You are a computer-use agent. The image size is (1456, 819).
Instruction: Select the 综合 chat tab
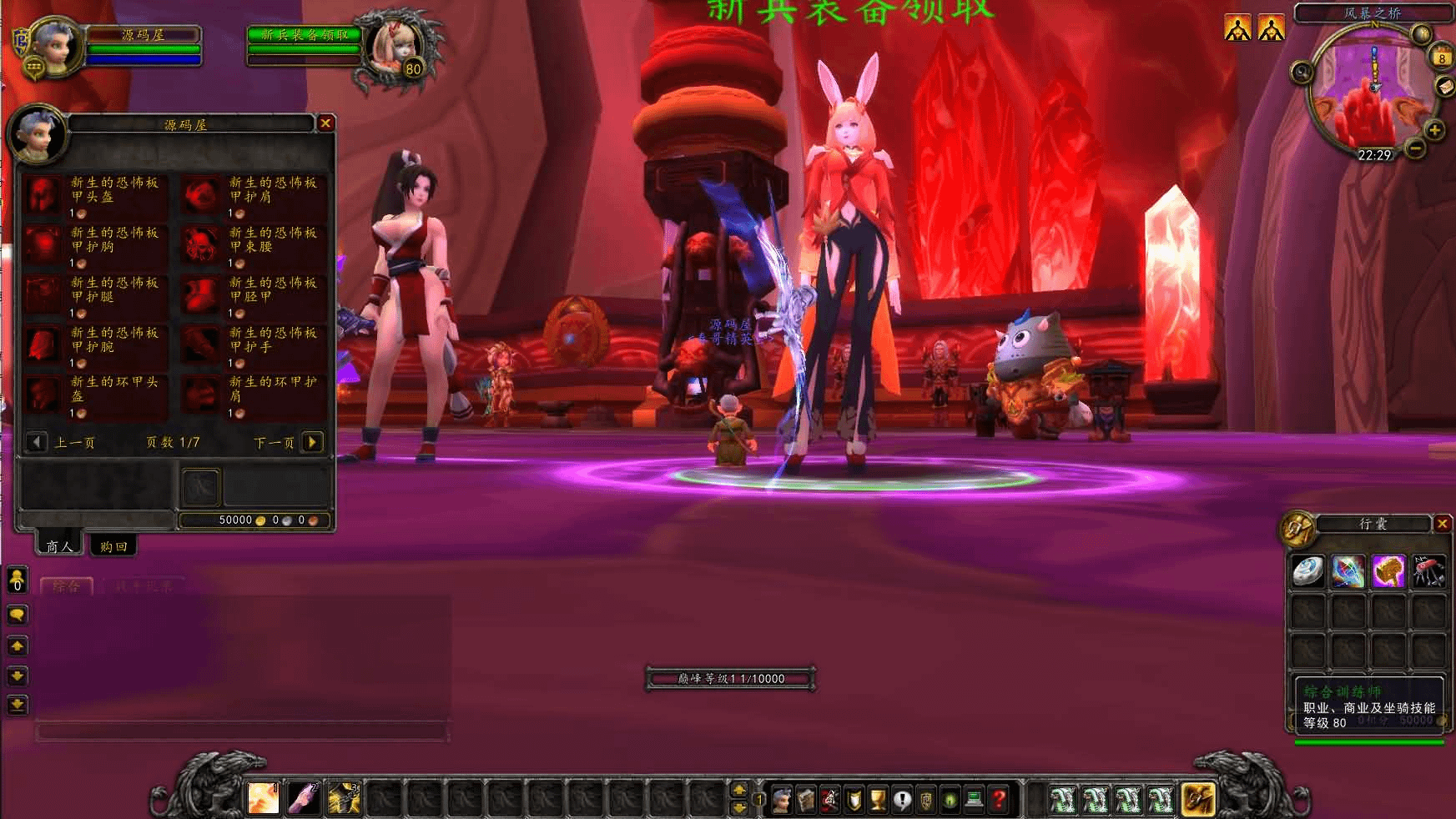(67, 585)
